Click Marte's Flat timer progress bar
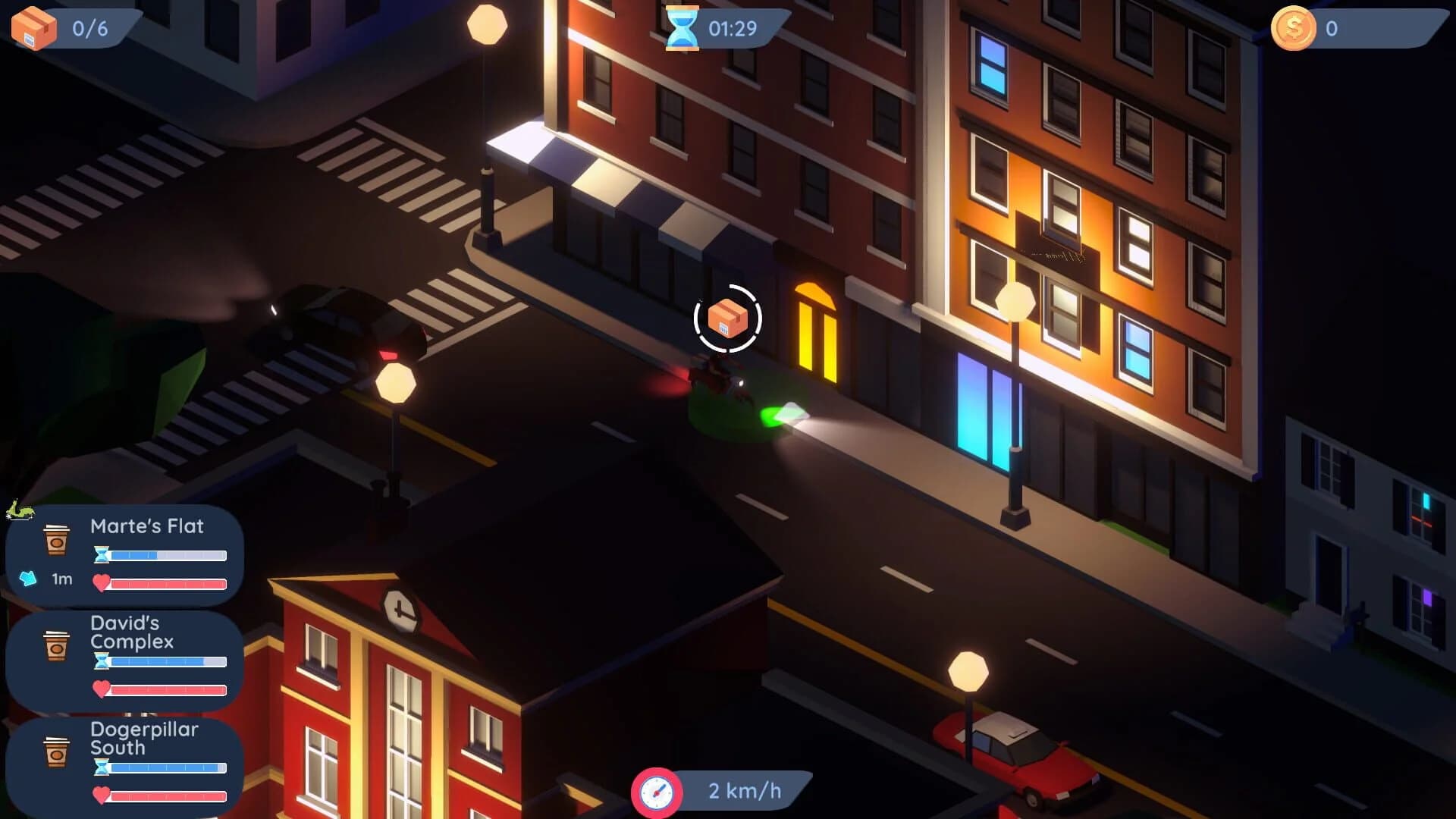The image size is (1456, 819). tap(167, 556)
